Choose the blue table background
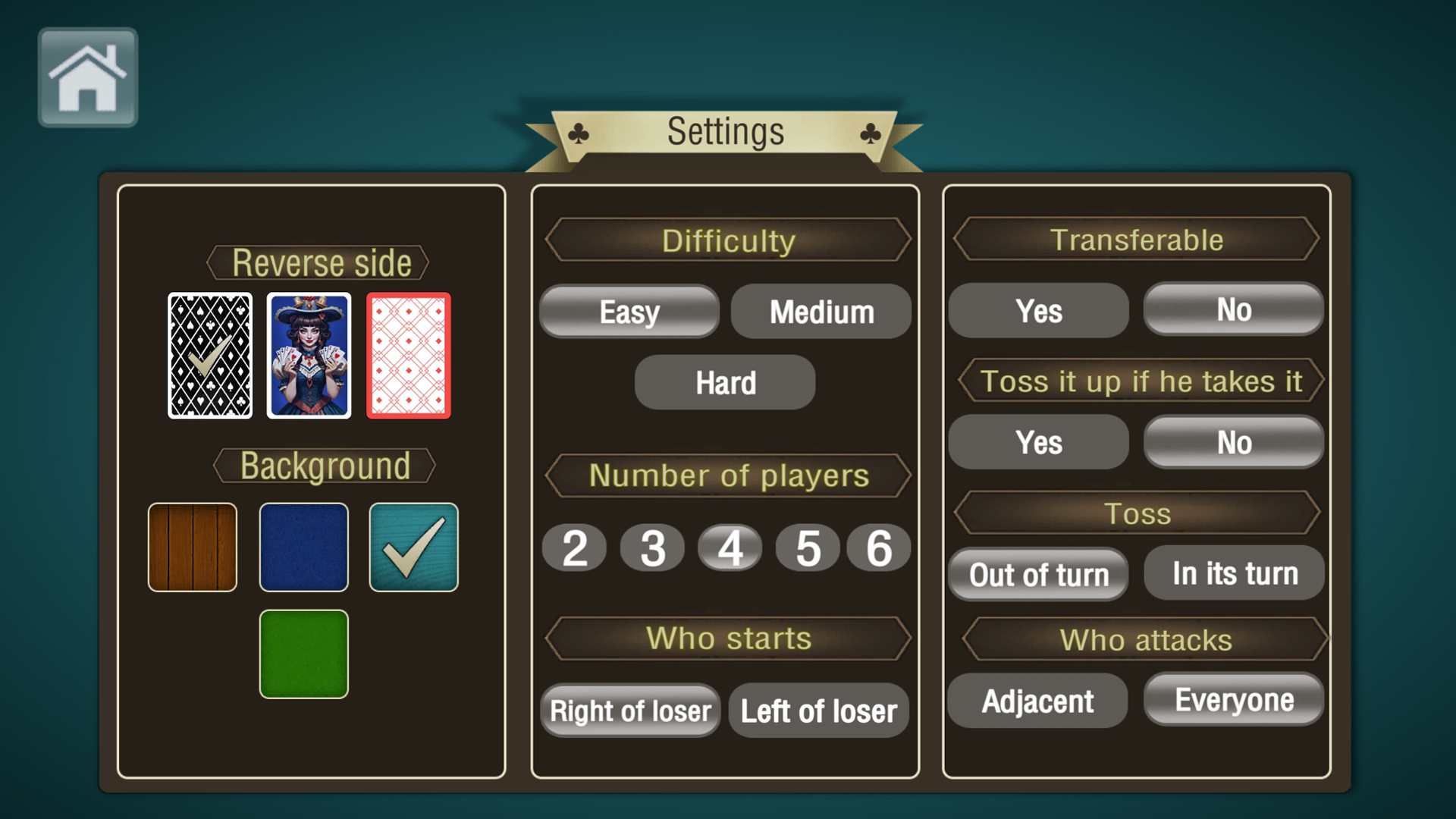Screen dimensions: 1456x819 coord(303,547)
